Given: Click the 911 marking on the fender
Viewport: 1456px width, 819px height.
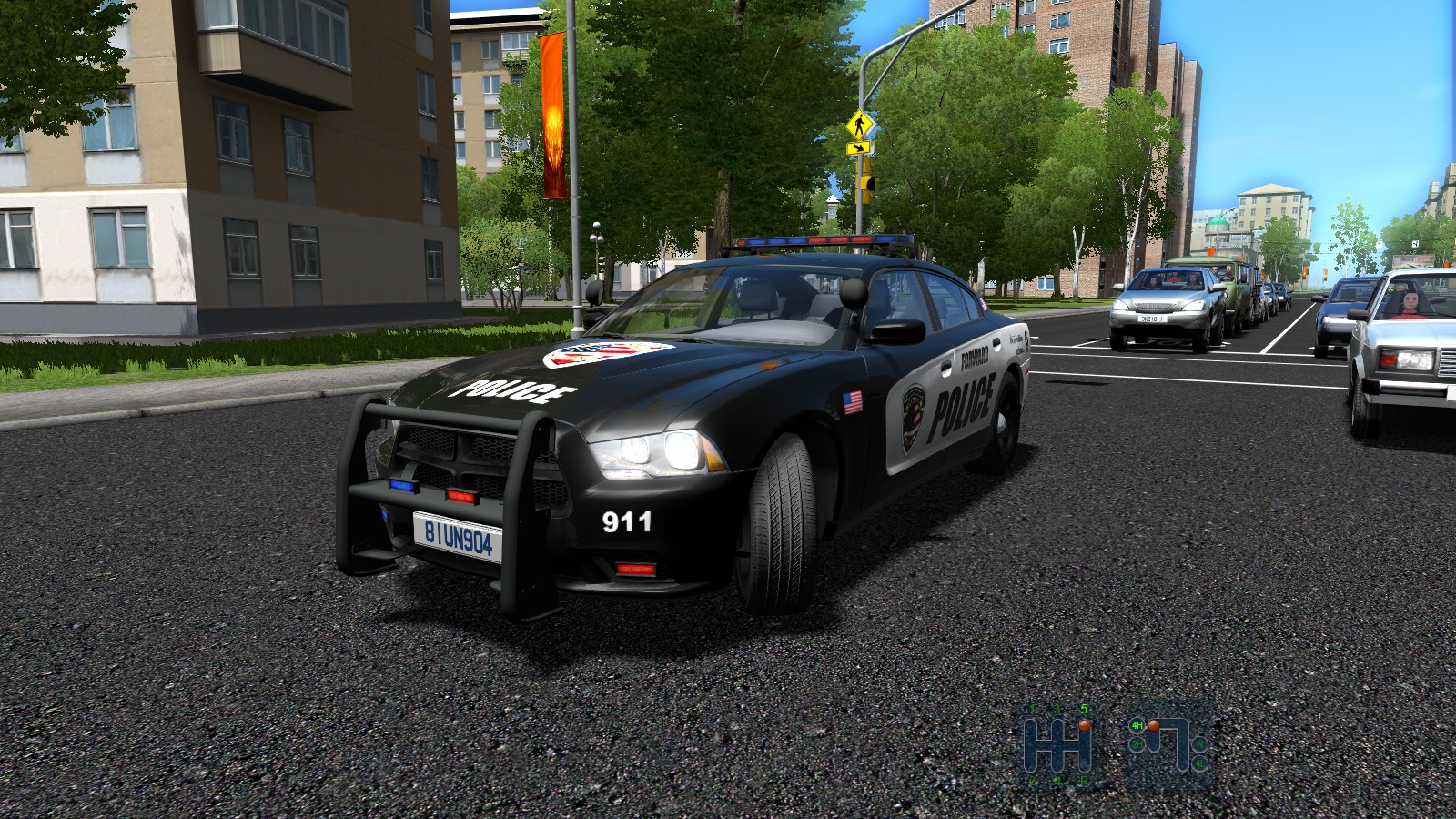Looking at the screenshot, I should pos(626,521).
